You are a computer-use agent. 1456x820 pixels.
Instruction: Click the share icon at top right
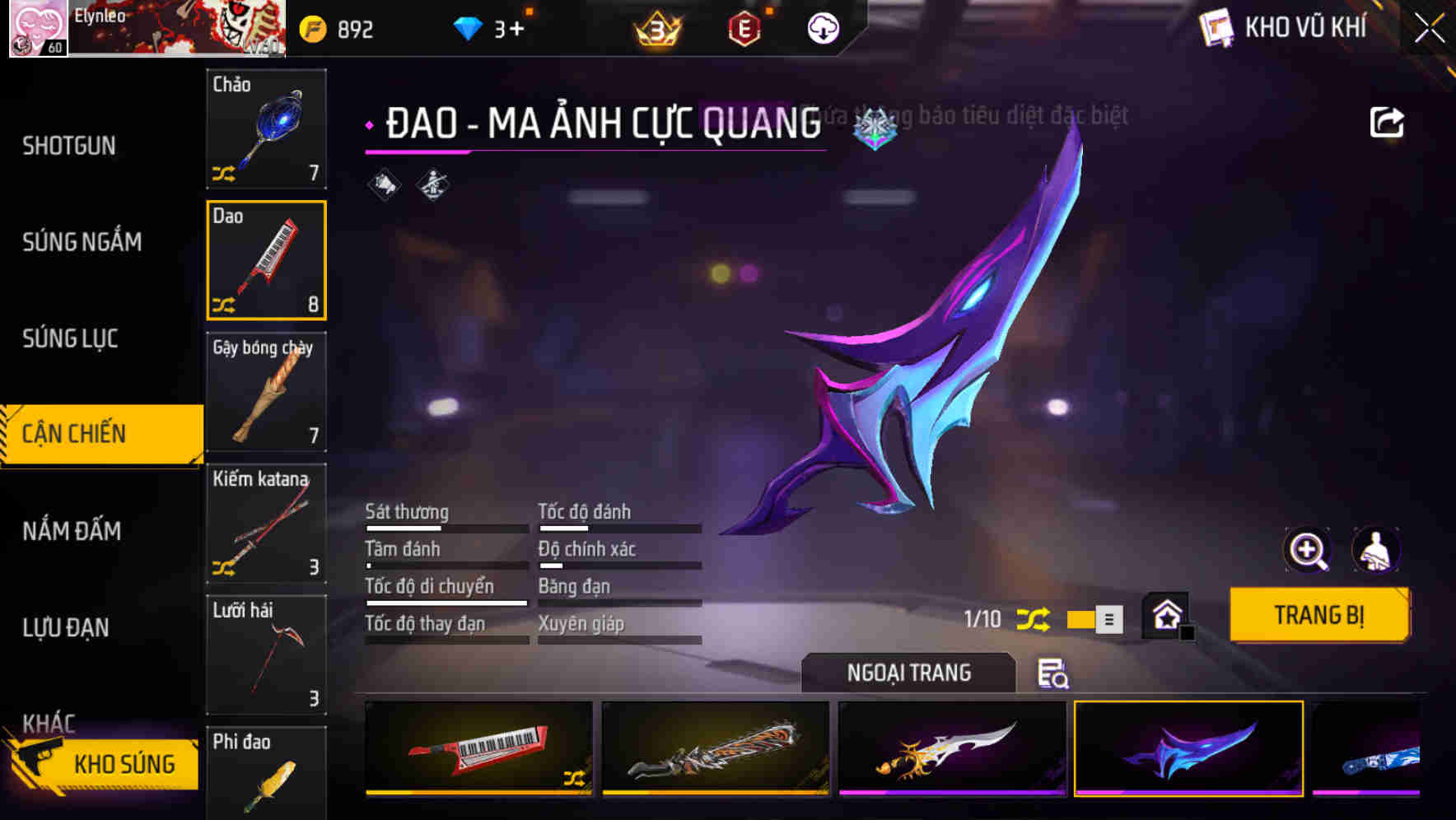point(1388,121)
